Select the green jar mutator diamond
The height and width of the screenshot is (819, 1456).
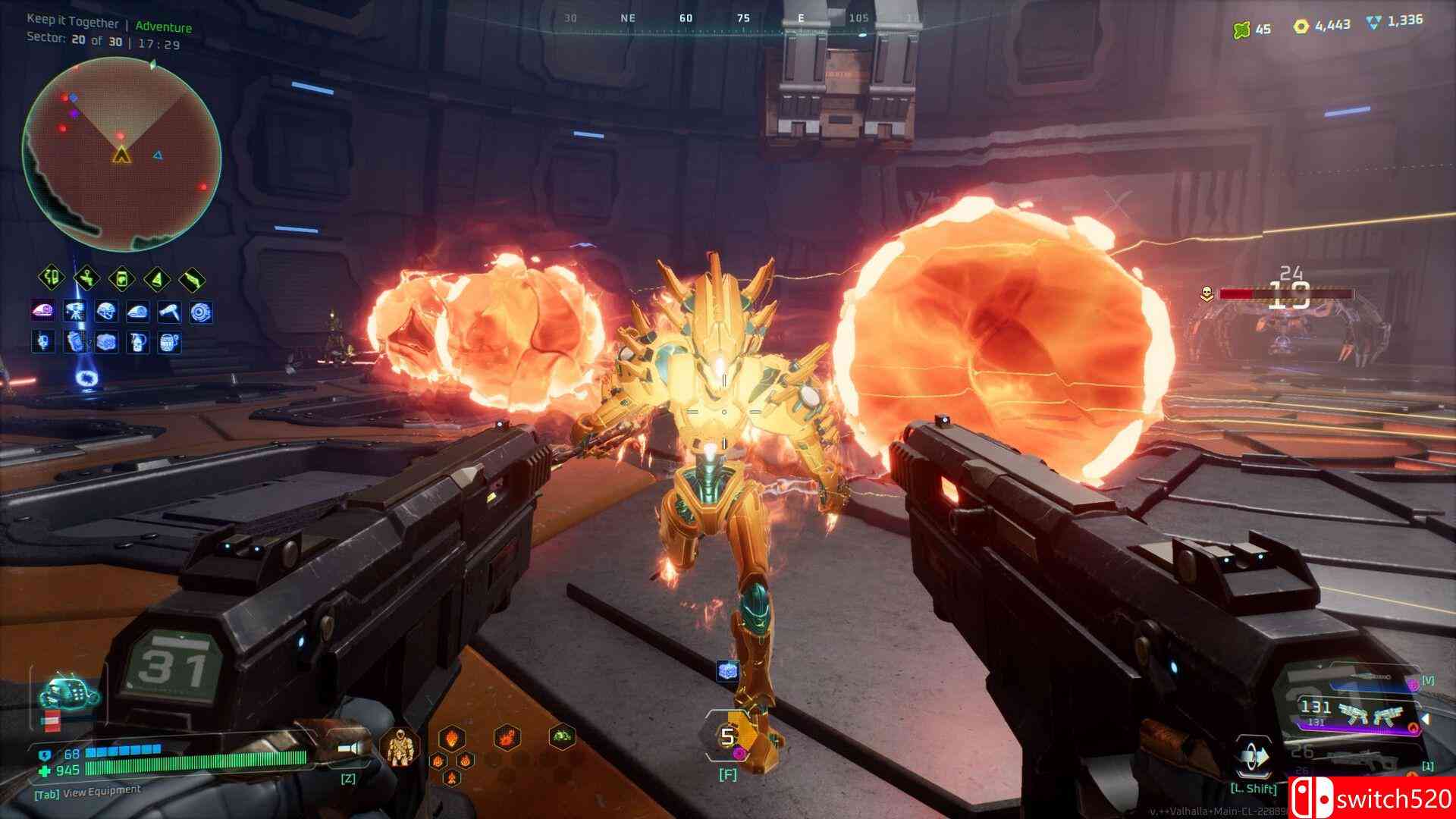tap(123, 279)
